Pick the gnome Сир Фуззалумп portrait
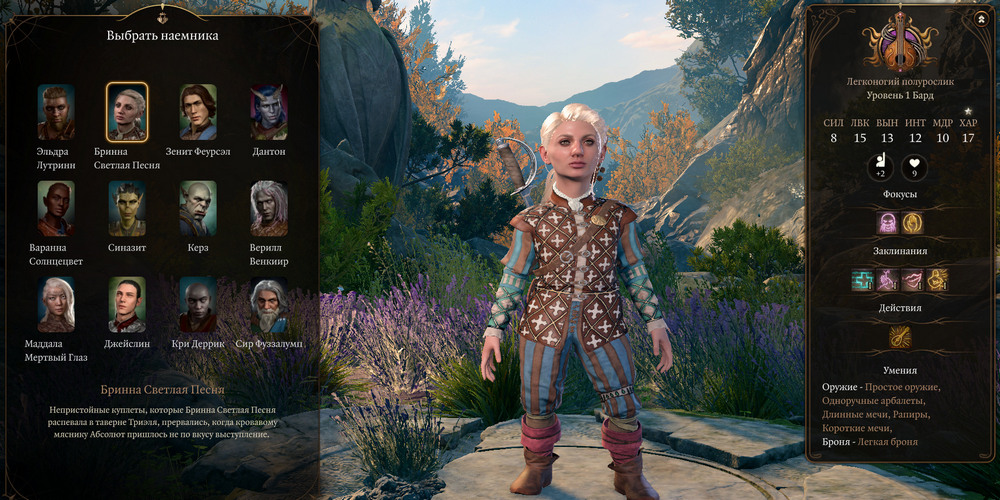This screenshot has width=1000, height=500. tap(268, 304)
